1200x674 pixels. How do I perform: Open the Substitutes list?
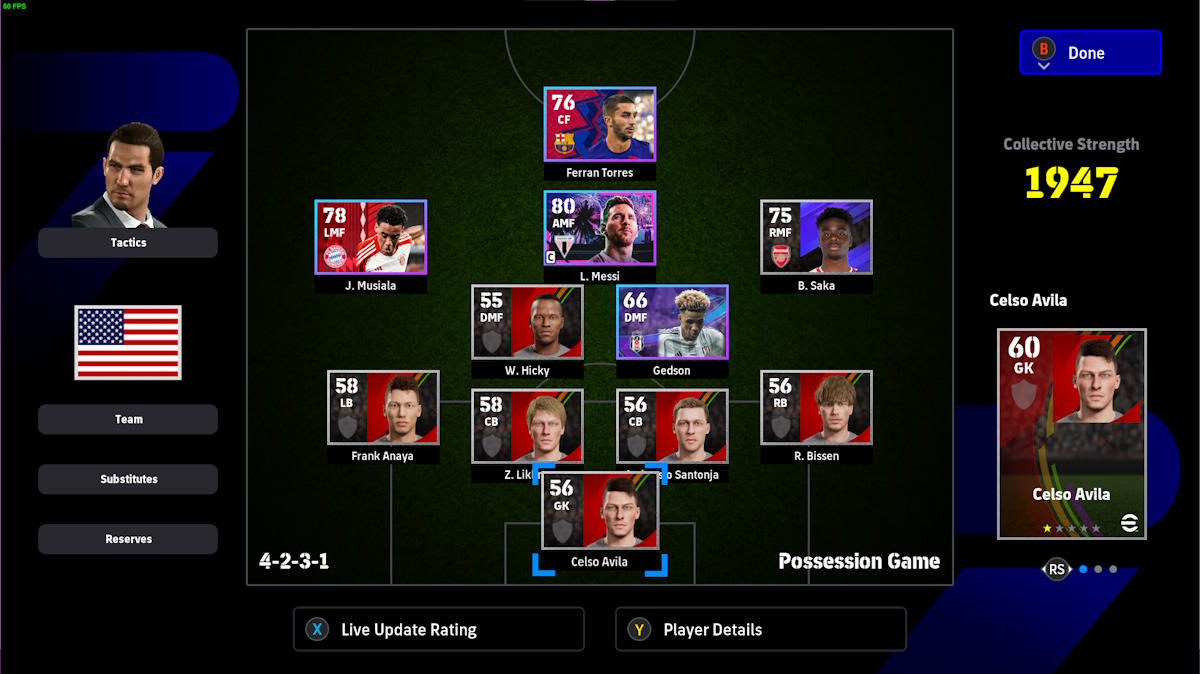click(128, 479)
